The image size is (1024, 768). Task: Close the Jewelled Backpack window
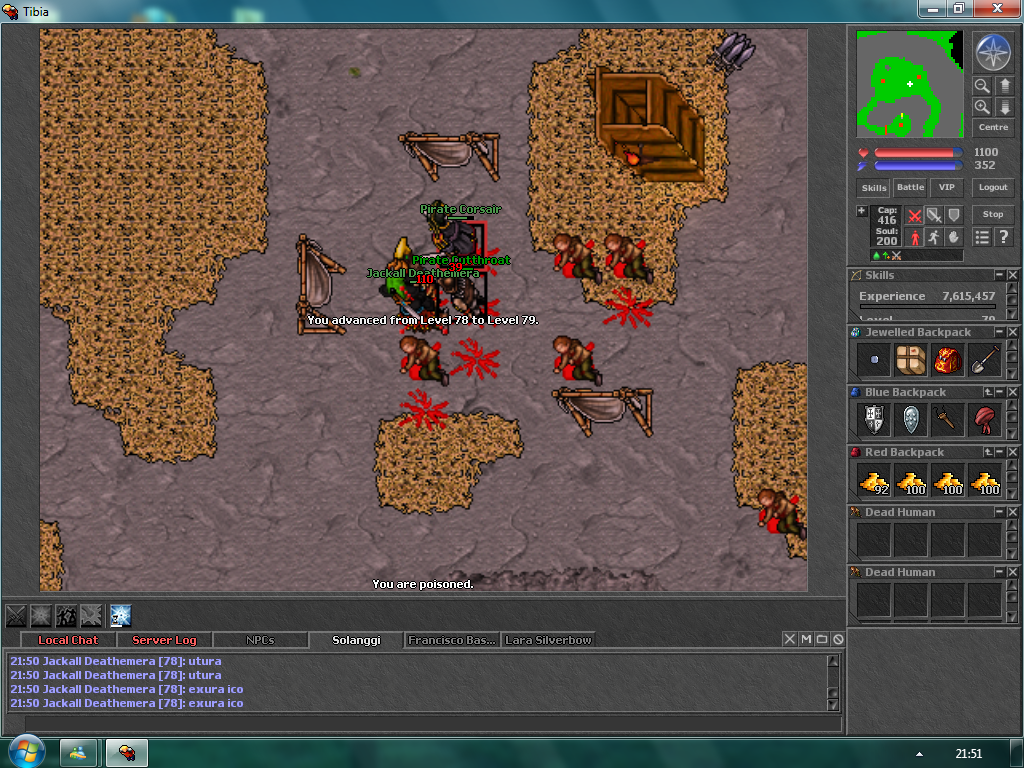[1014, 332]
